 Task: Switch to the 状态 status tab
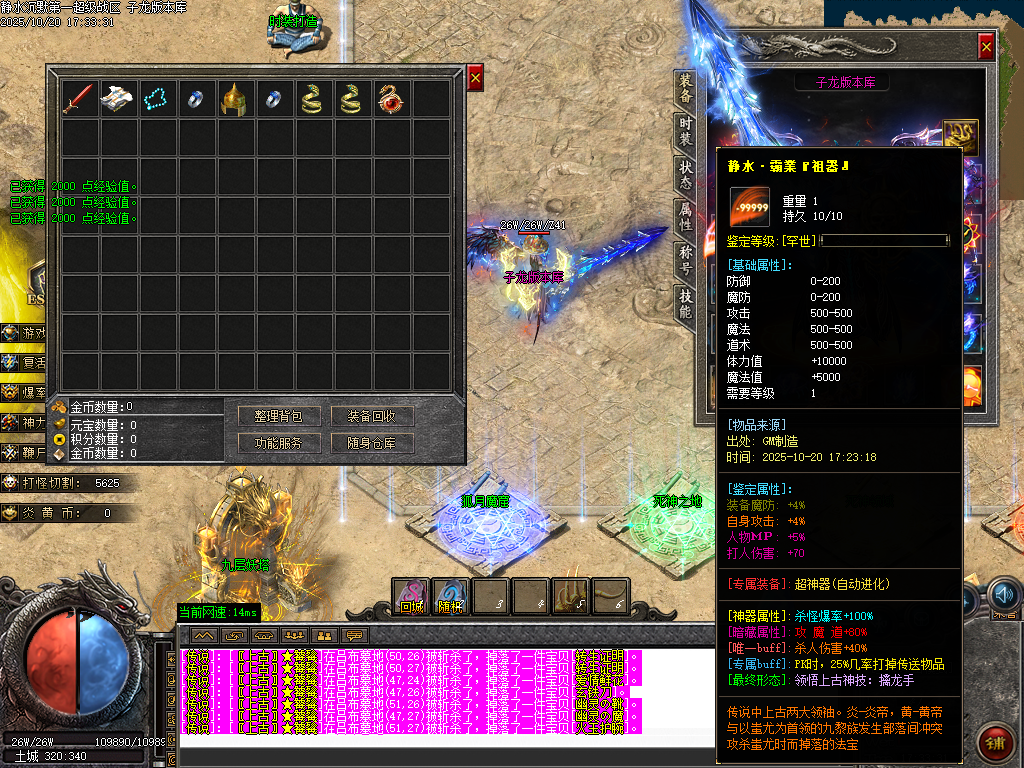click(685, 176)
